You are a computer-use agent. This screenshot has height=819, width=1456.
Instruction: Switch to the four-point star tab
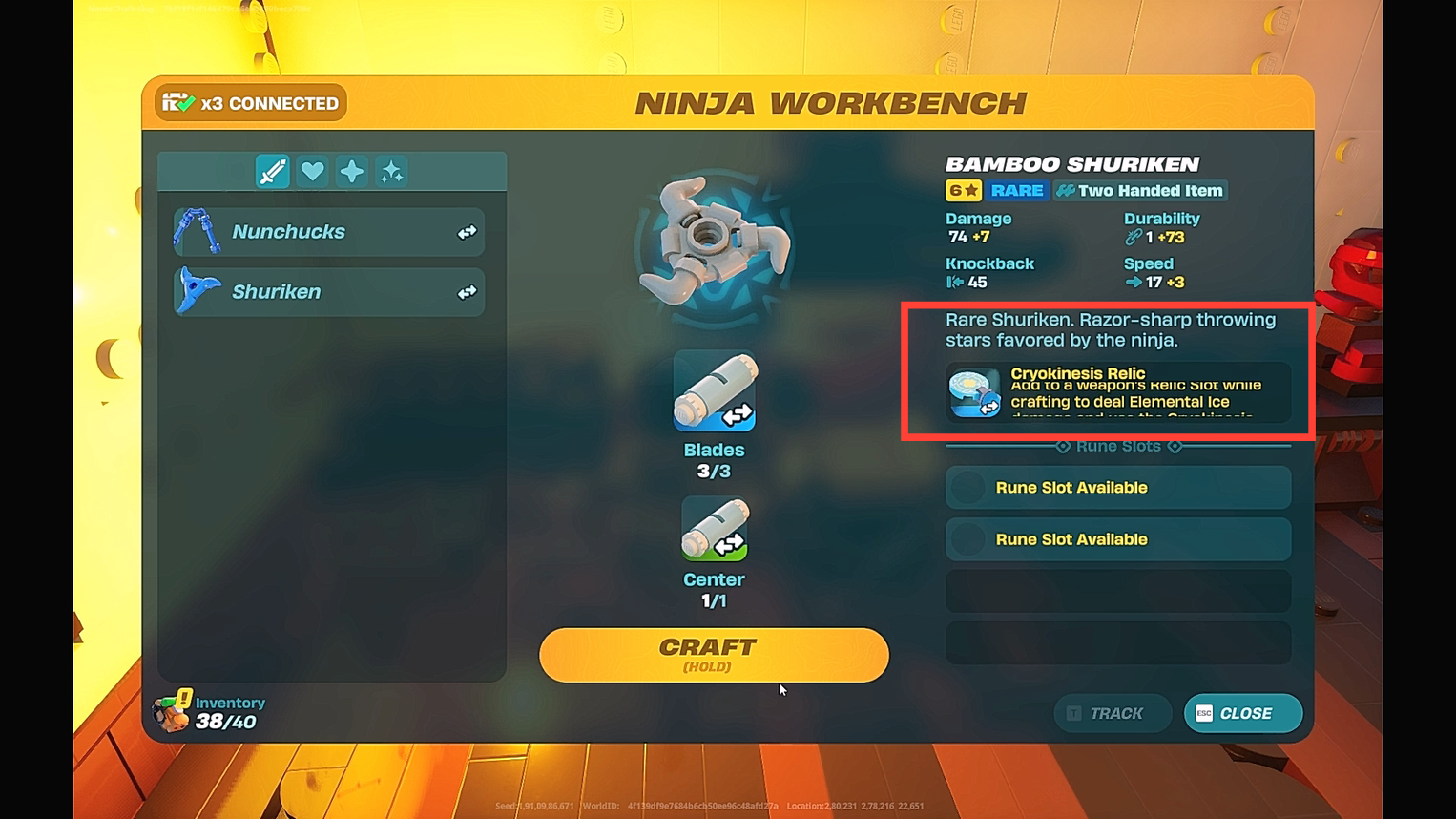(x=352, y=172)
